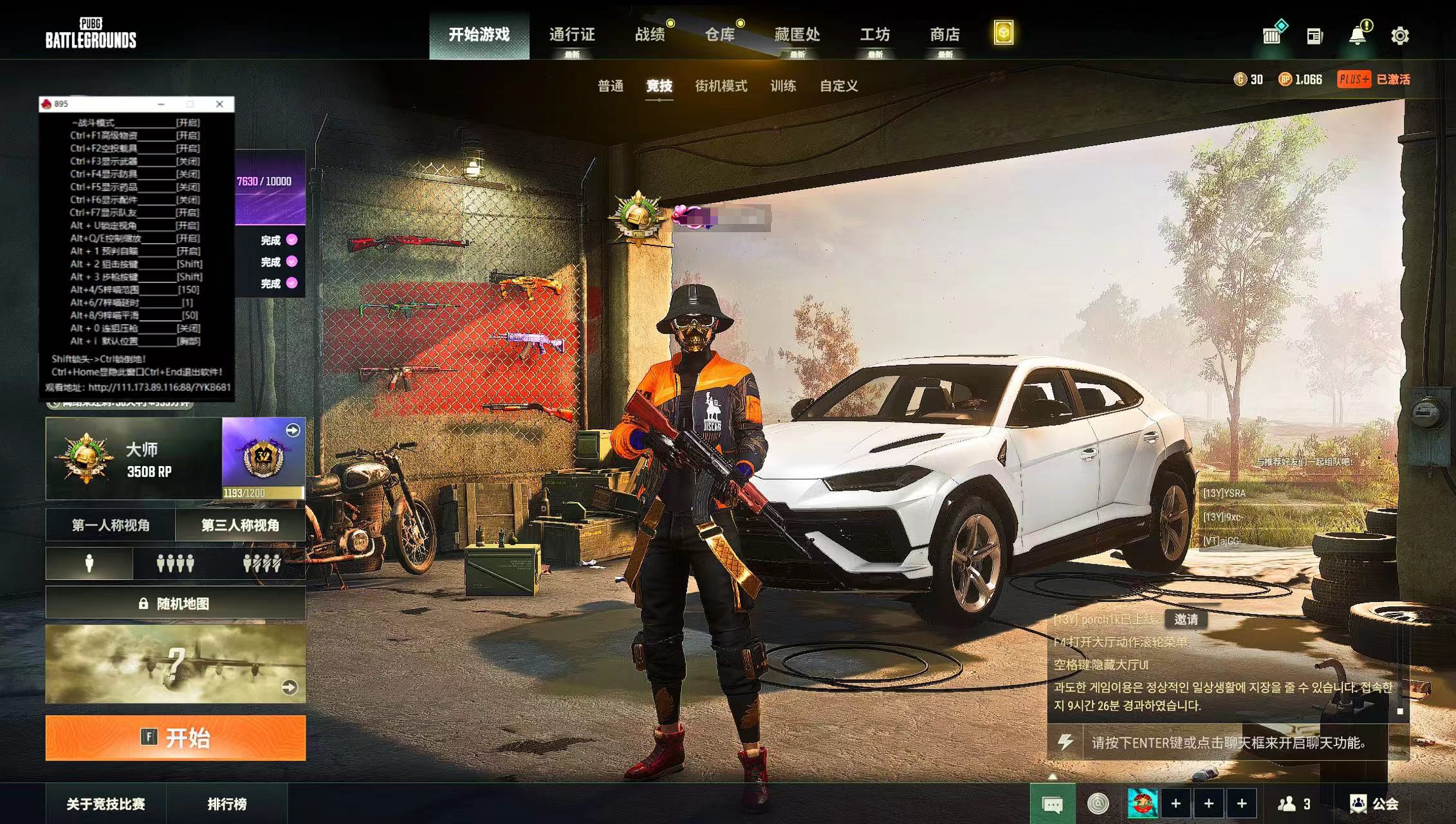Click the 7630/10000 pass progress bar
Screen dimensions: 1456x824
(x=264, y=181)
